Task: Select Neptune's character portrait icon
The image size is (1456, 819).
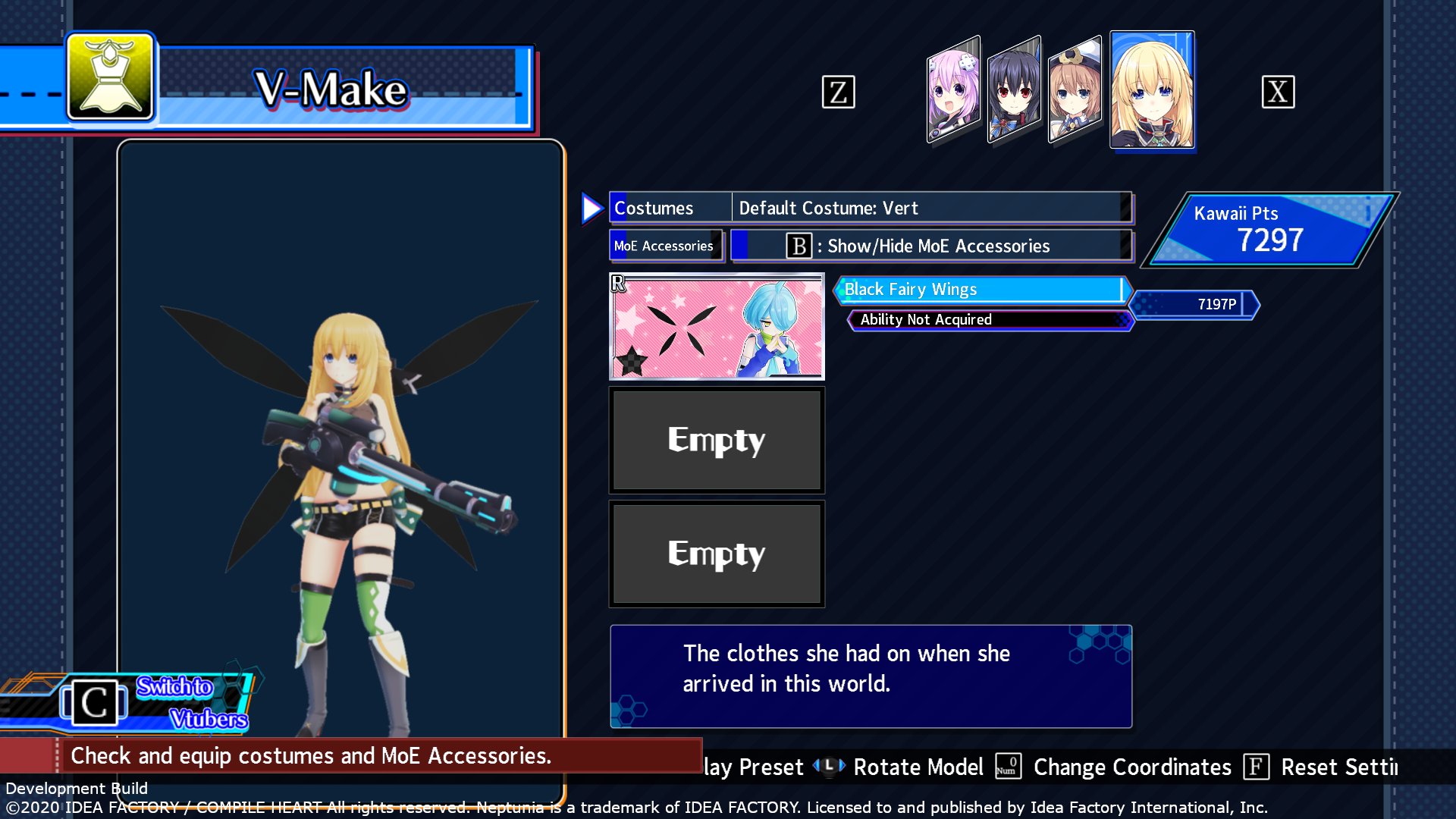Action: click(x=952, y=89)
